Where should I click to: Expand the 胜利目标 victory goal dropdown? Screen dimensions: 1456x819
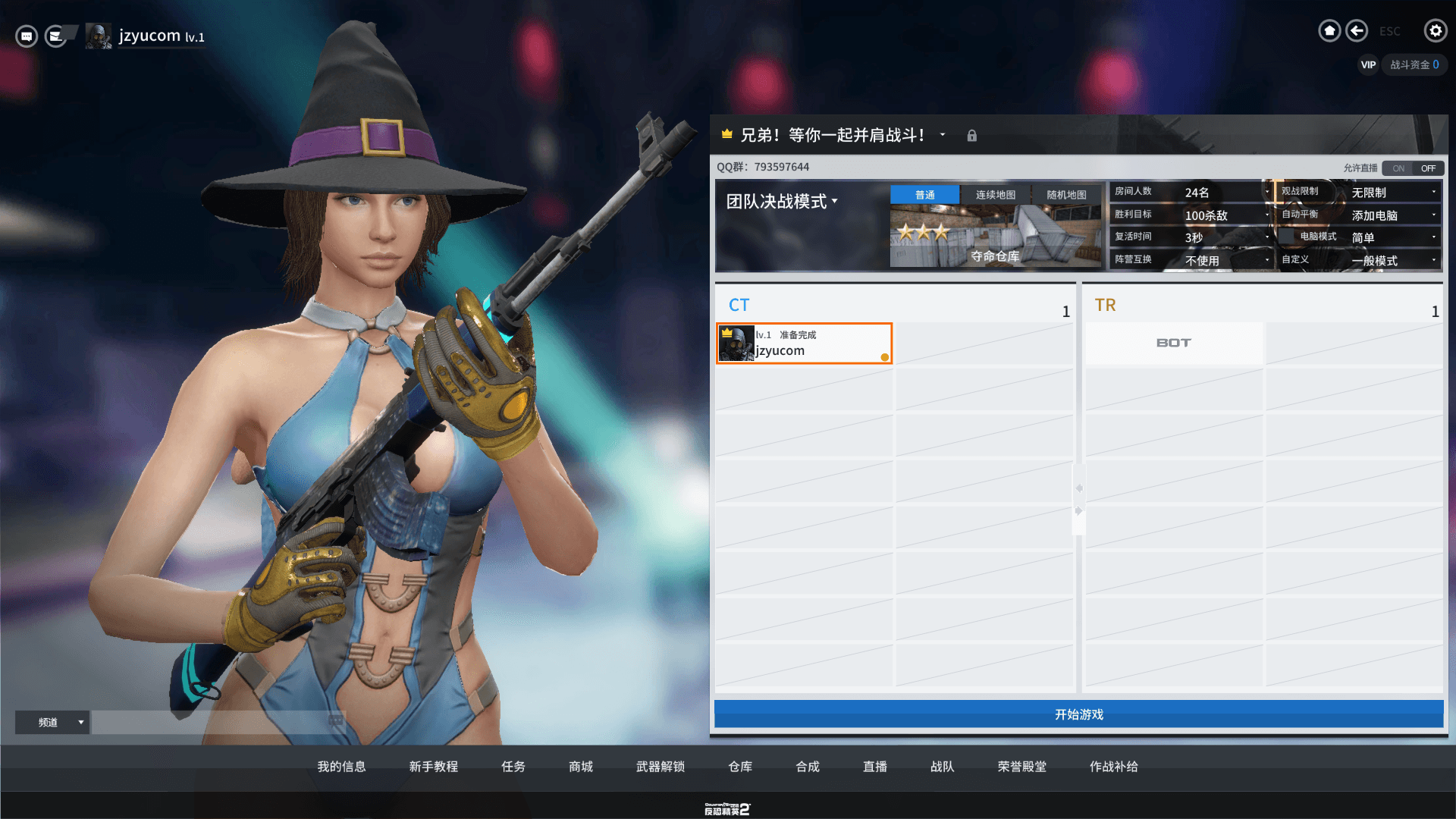point(1266,215)
